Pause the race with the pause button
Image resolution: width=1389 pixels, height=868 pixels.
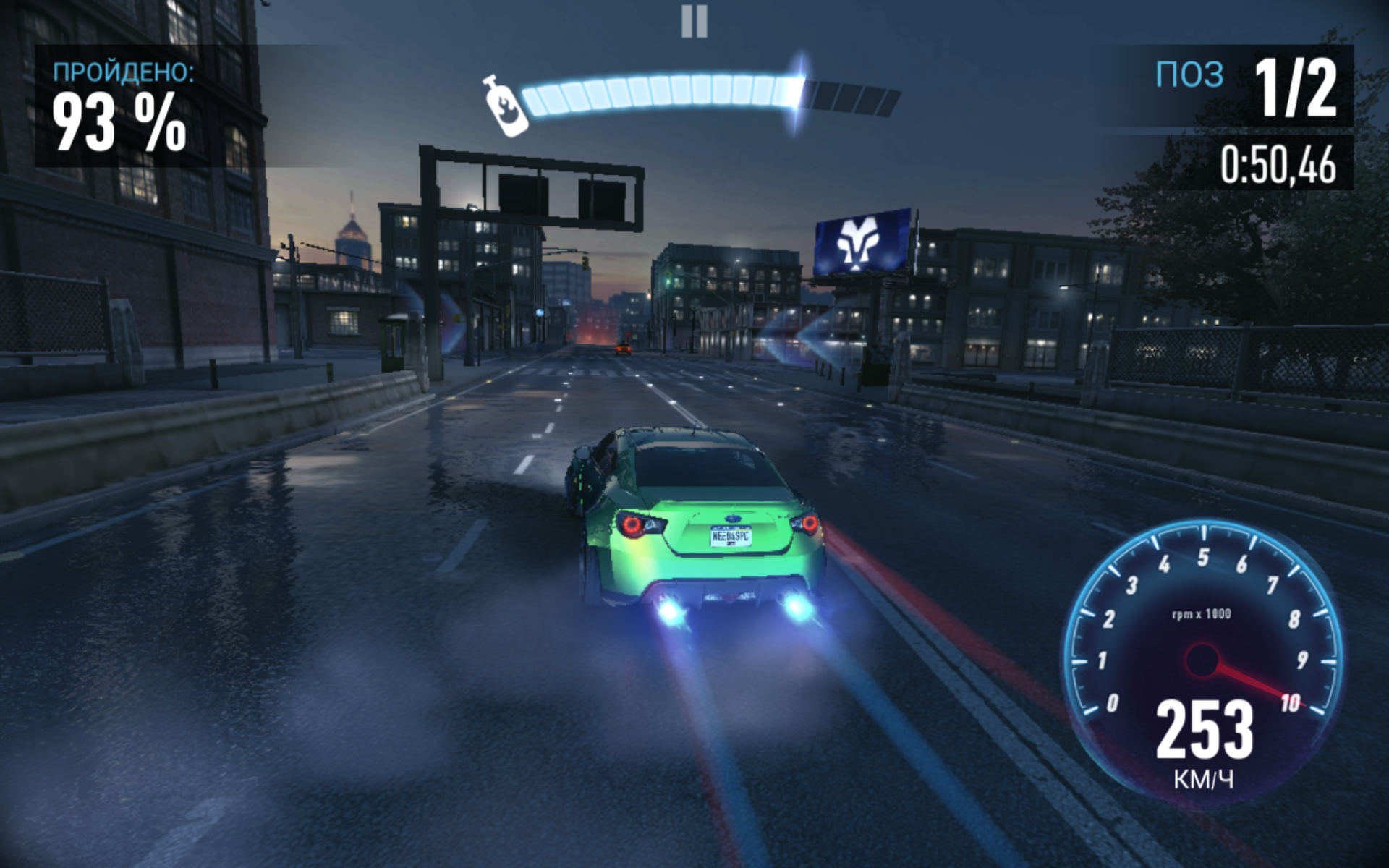point(694,22)
